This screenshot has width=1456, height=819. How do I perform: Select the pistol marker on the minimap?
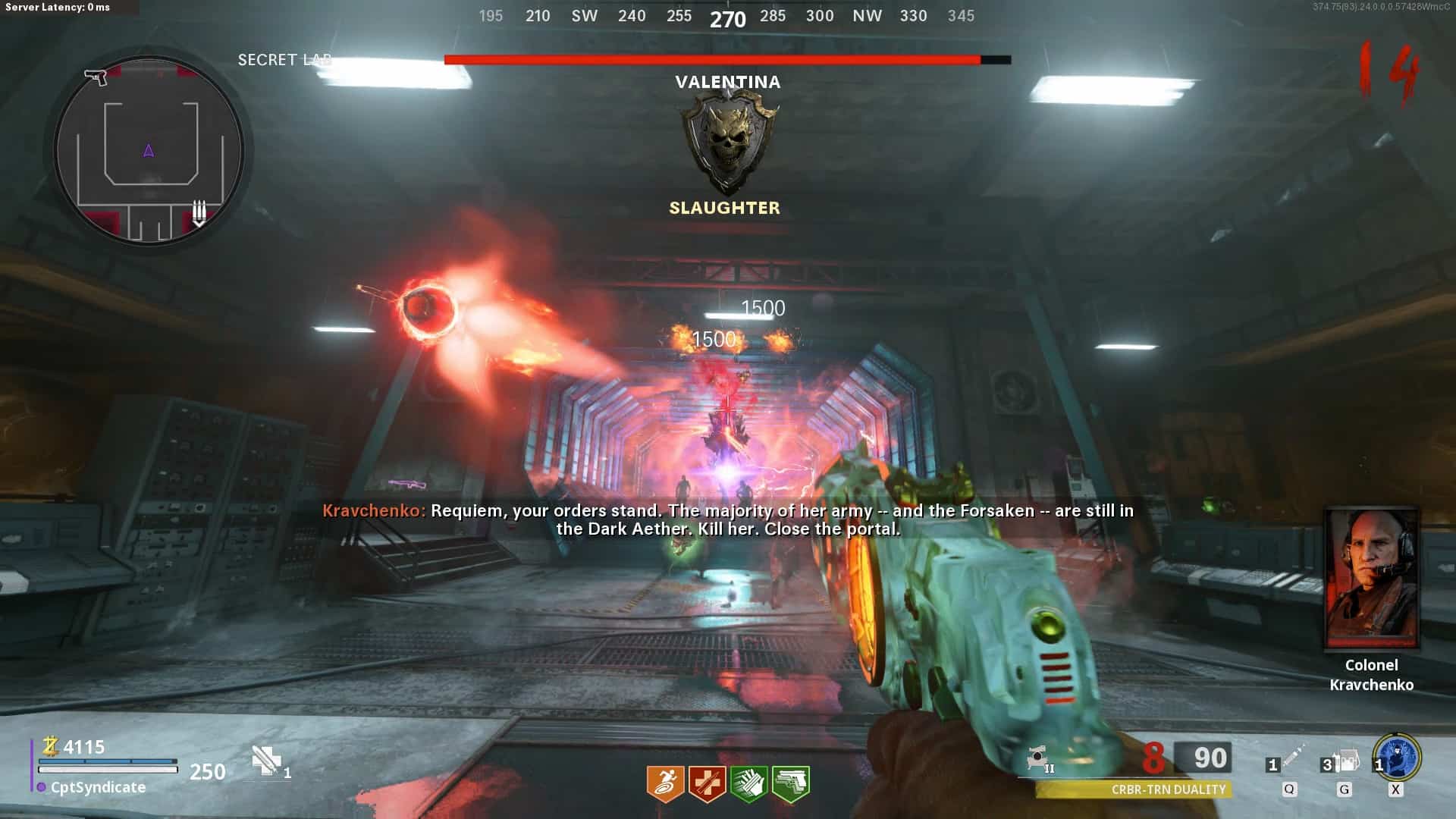coord(96,77)
